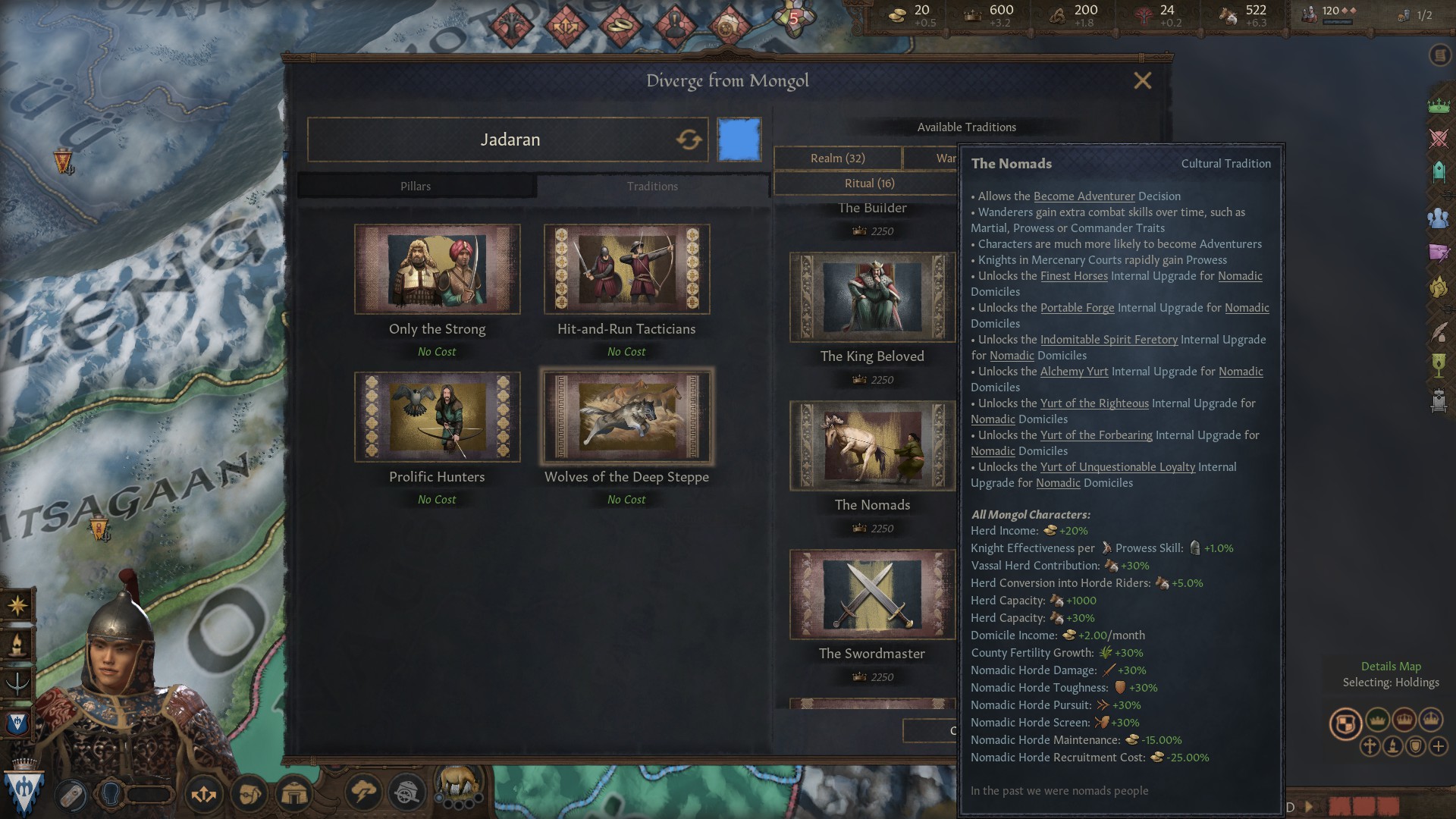Switch to the Pillars tab

416,187
